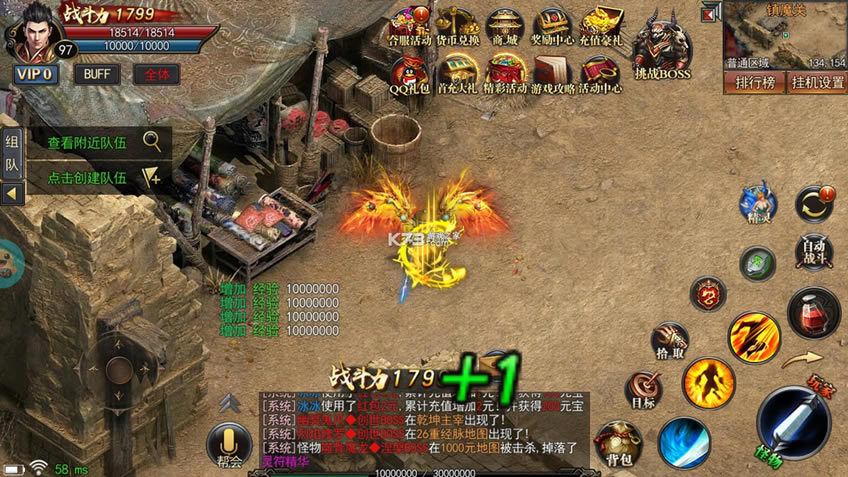Use the red health potion
The width and height of the screenshot is (848, 477).
point(814,312)
